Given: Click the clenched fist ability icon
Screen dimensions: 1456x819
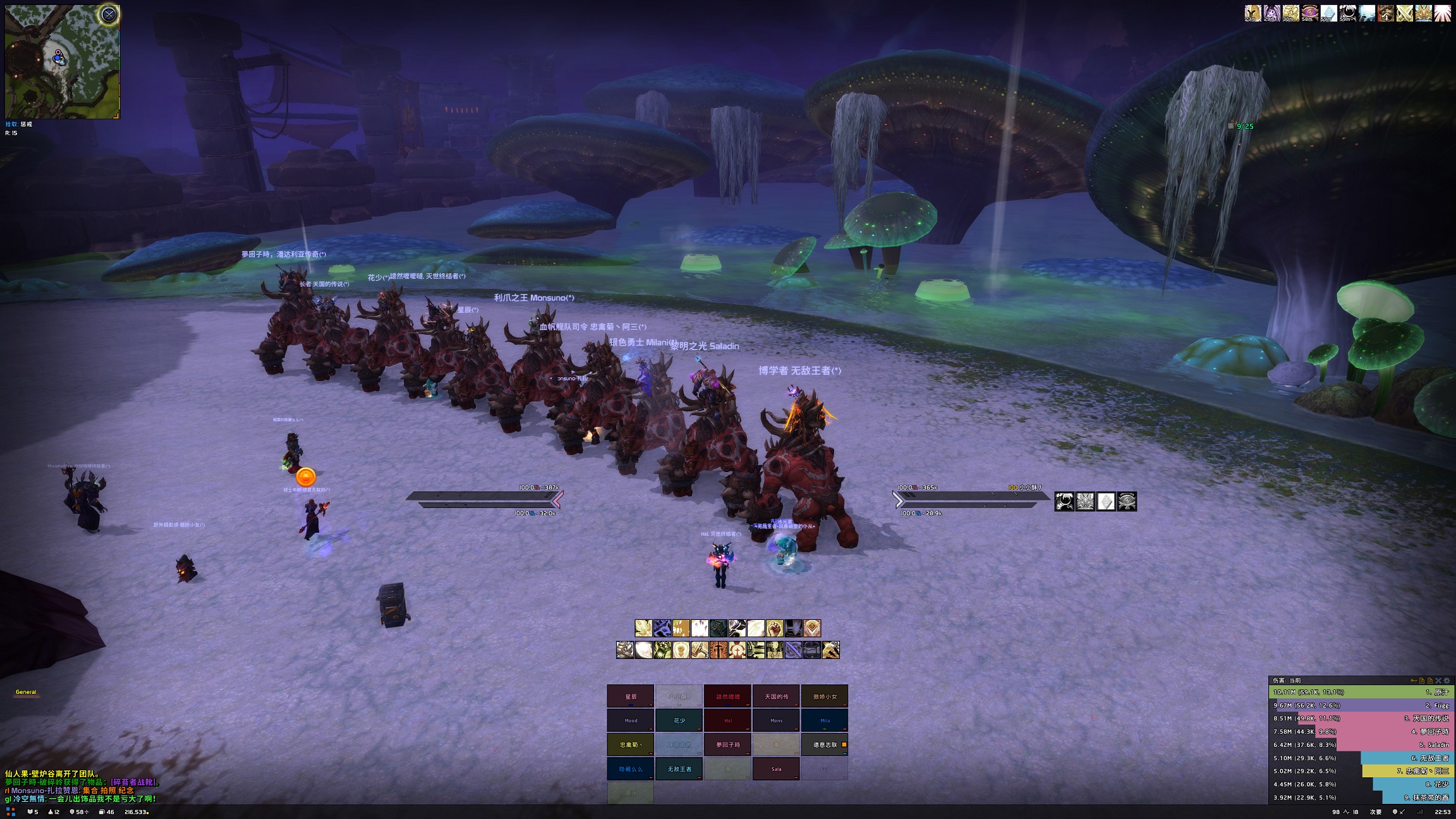Looking at the screenshot, I should [x=774, y=628].
